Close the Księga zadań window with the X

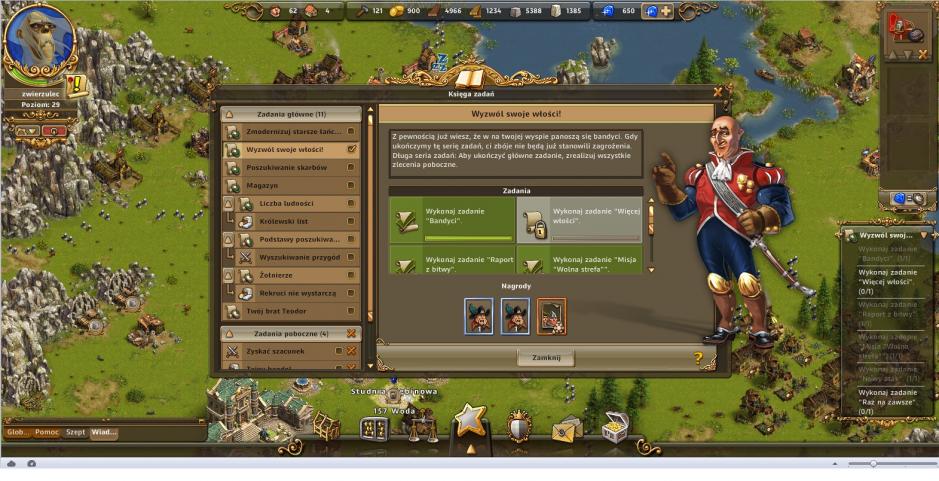[717, 93]
